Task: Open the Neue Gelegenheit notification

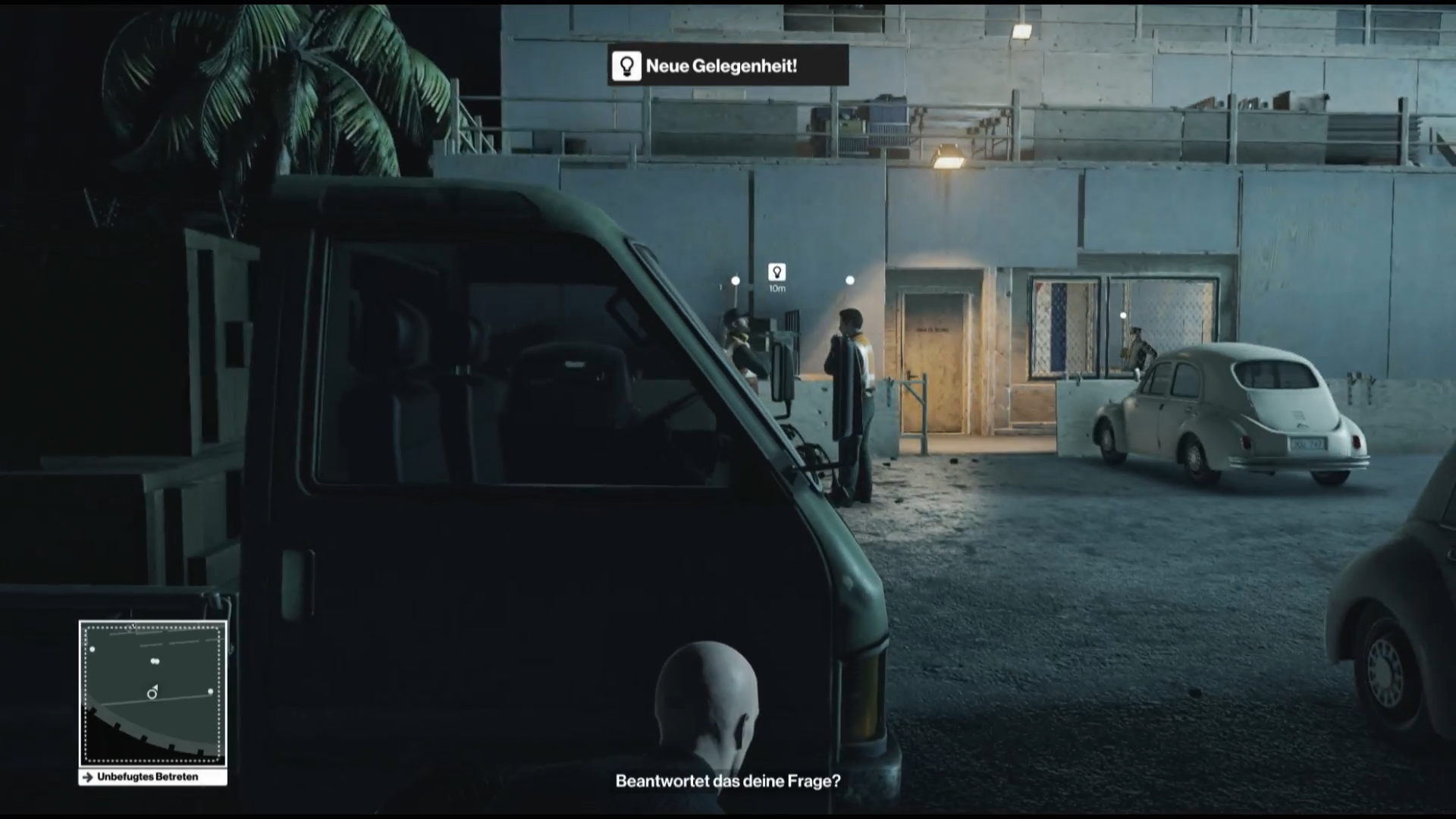Action: pyautogui.click(x=728, y=66)
